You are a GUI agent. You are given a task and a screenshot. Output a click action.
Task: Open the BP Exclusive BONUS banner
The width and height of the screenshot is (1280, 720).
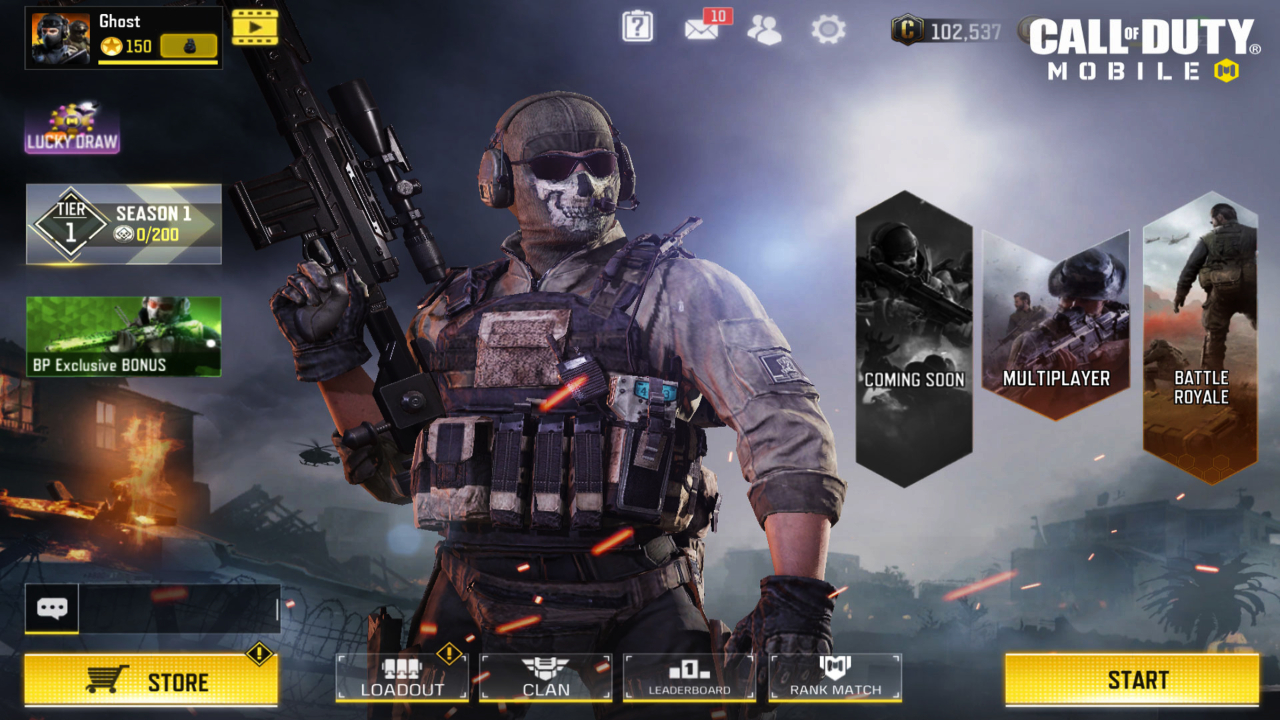[x=124, y=337]
